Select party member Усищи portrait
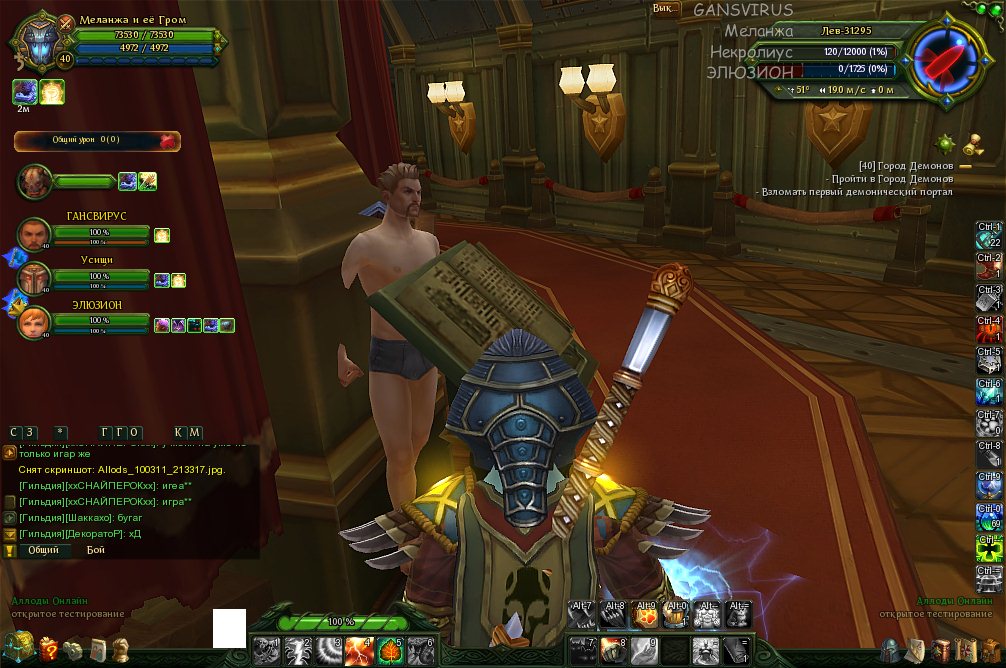 35,278
